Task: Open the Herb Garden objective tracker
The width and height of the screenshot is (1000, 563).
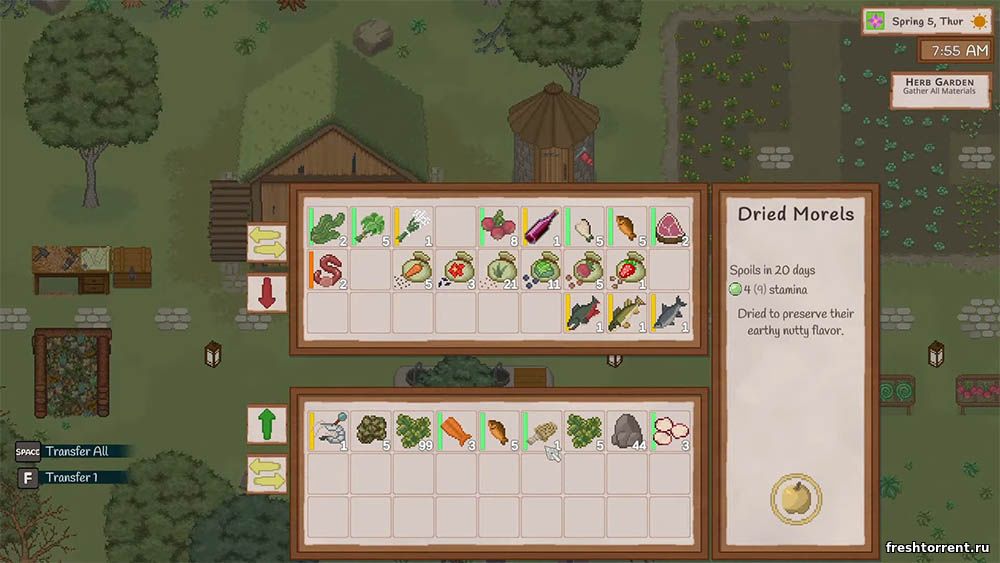Action: coord(932,90)
